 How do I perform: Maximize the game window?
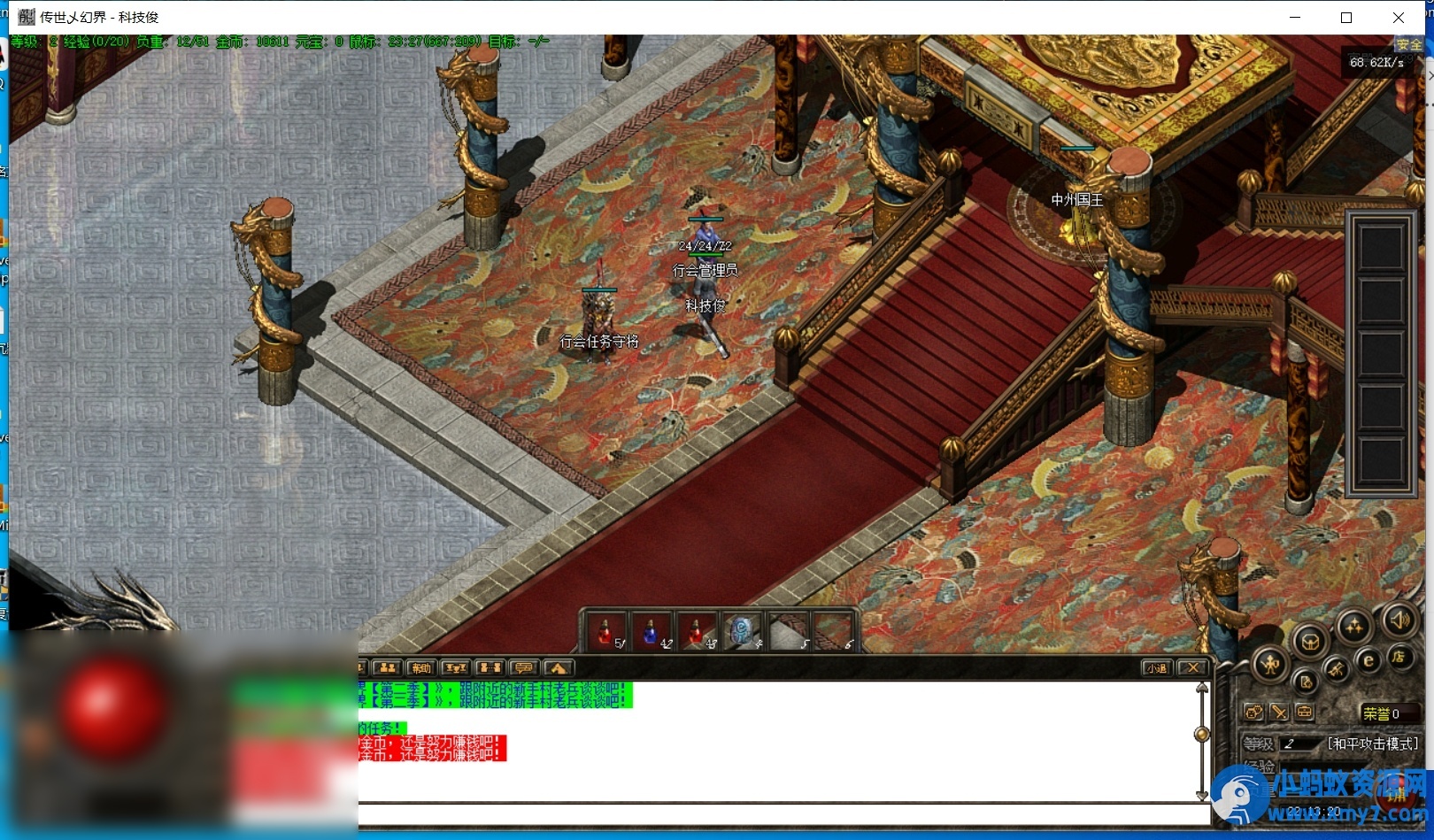(x=1346, y=18)
